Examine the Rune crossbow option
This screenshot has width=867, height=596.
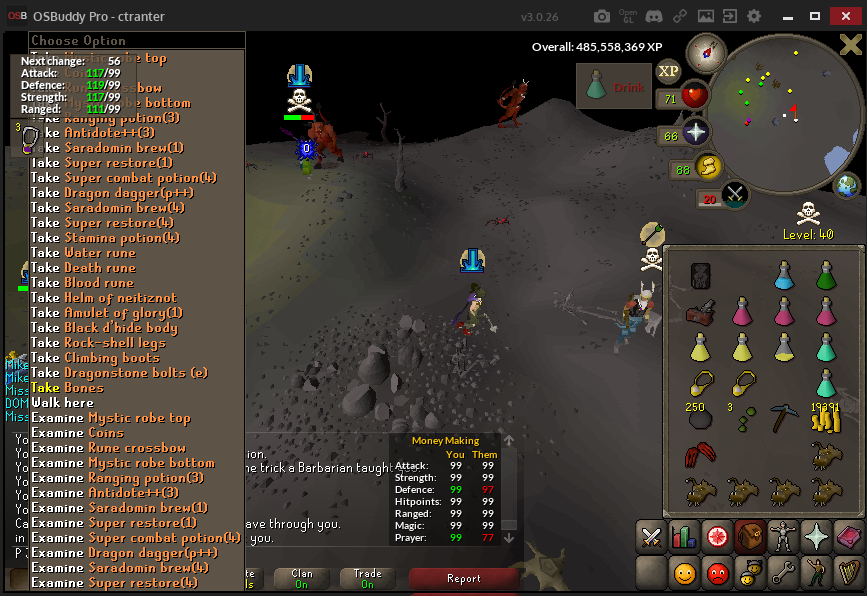click(x=108, y=448)
